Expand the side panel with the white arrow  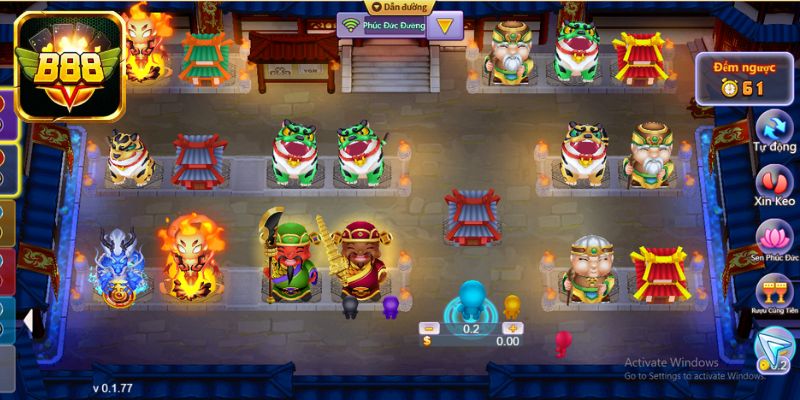30,322
